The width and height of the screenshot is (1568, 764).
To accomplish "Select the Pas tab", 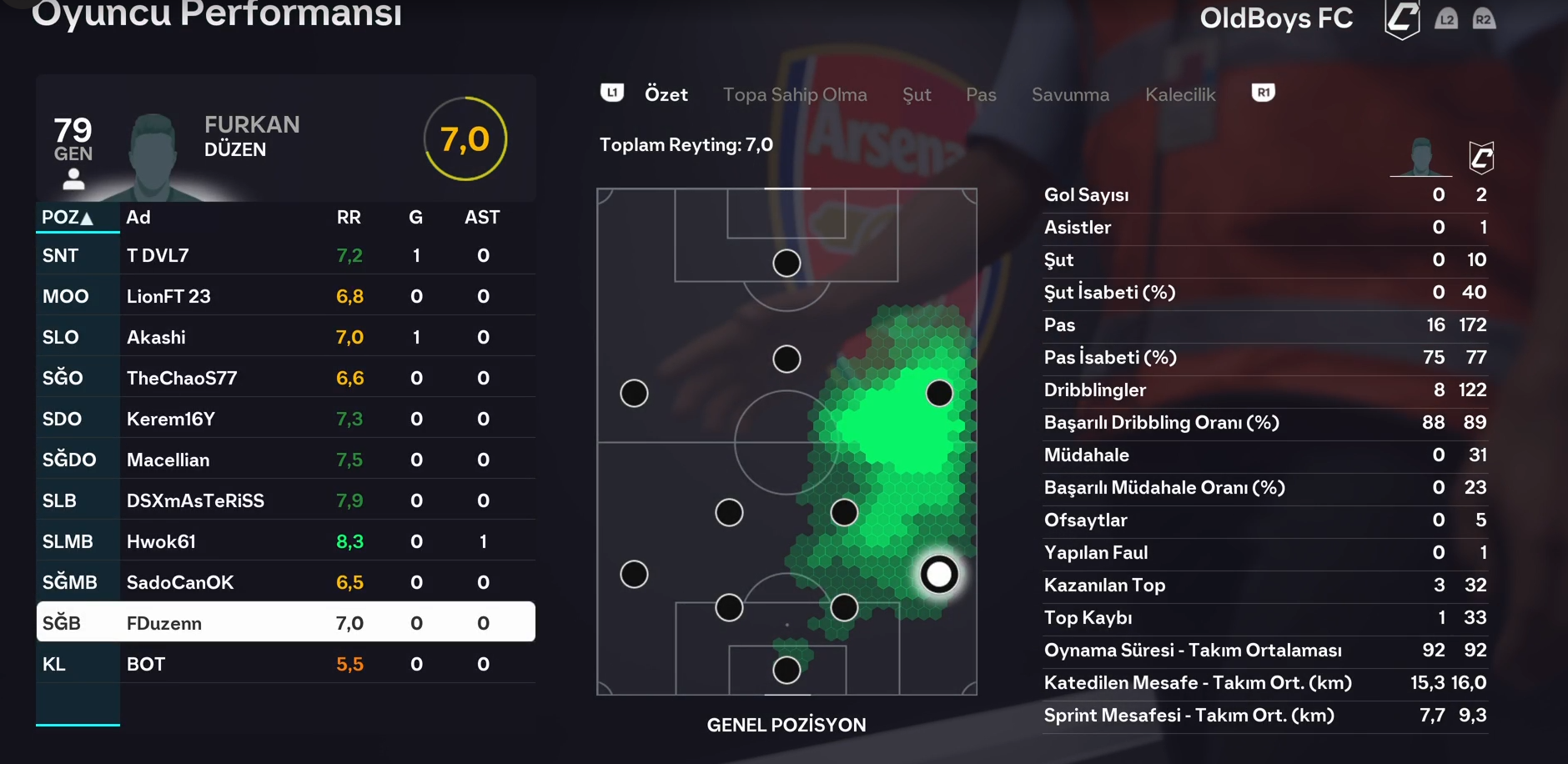I will [981, 95].
